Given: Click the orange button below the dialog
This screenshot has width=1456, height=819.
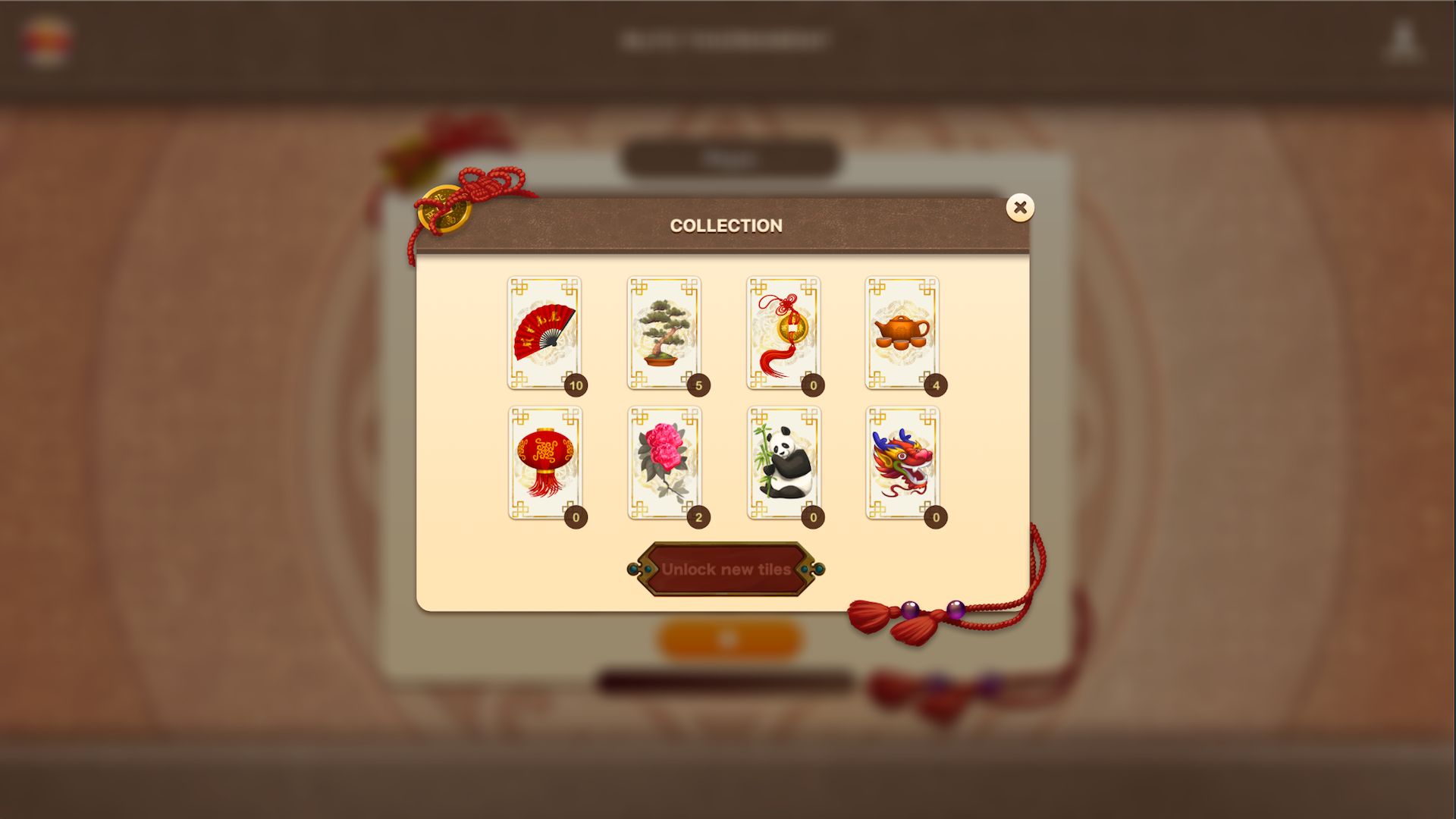Looking at the screenshot, I should click(730, 638).
